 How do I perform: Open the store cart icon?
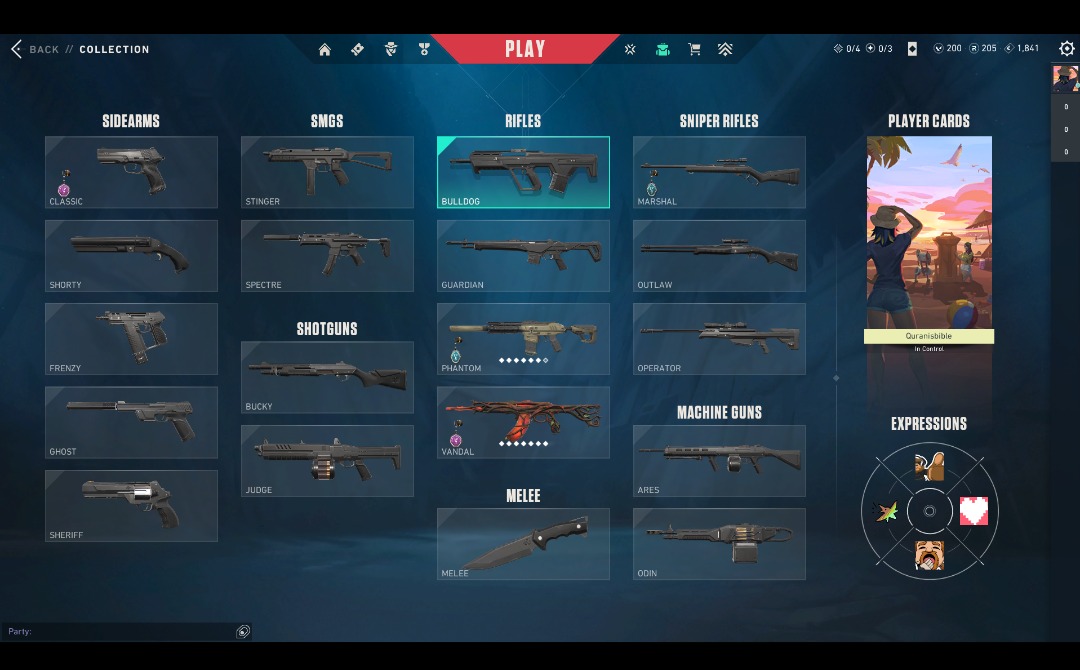[x=694, y=49]
